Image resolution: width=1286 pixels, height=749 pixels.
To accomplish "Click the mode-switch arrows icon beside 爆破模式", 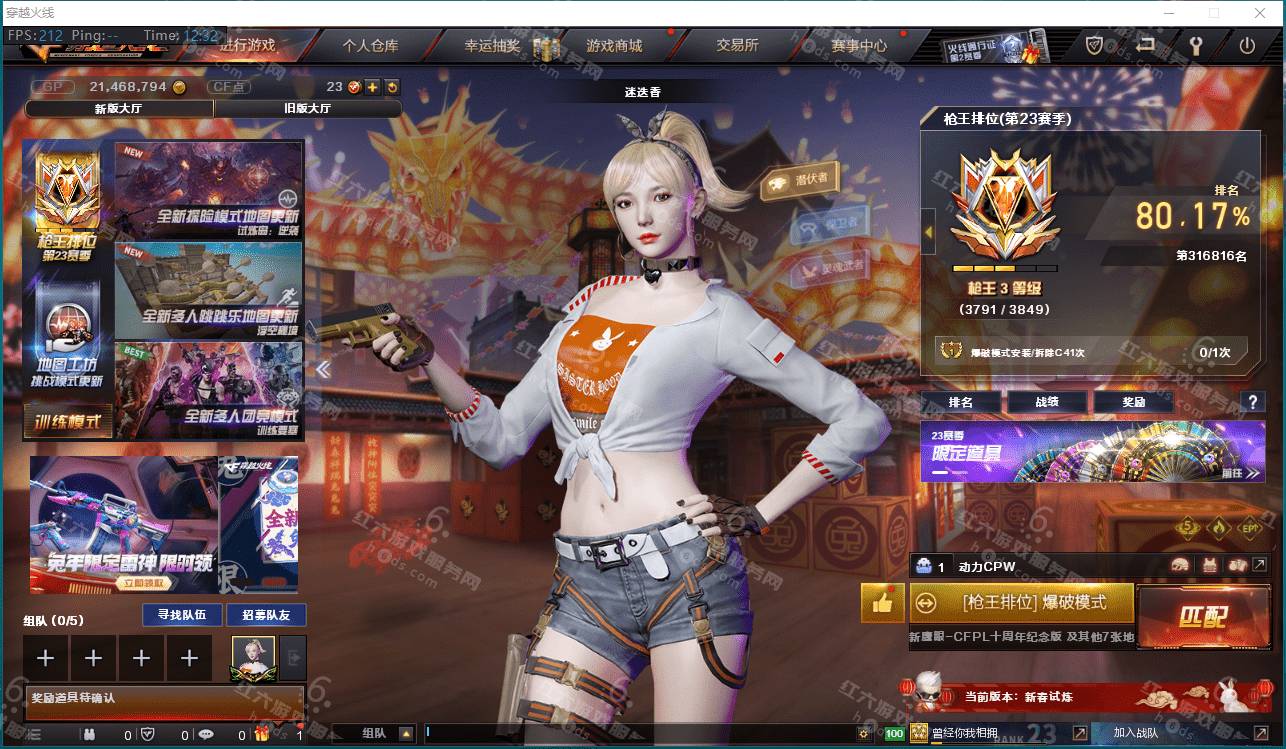I will (x=927, y=602).
